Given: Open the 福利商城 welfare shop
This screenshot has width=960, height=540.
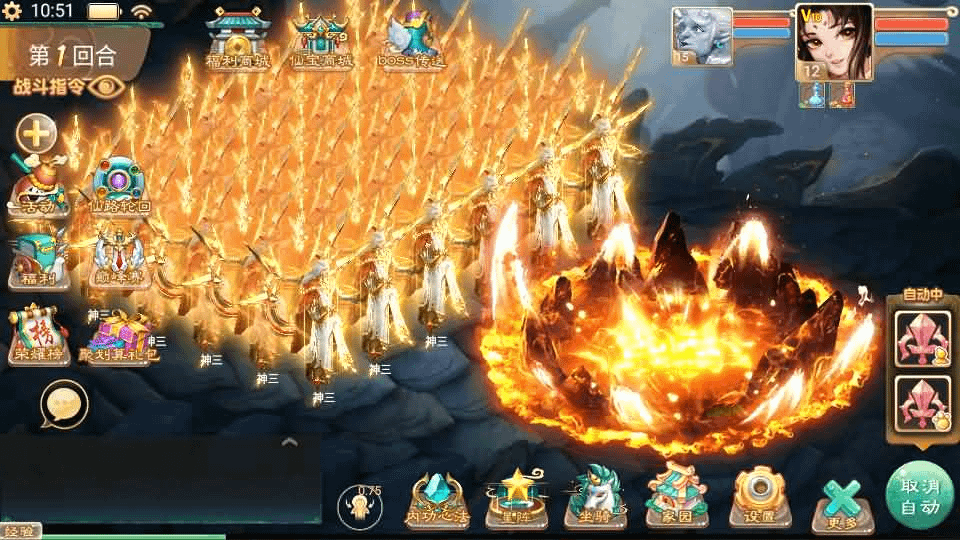Looking at the screenshot, I should click(x=237, y=38).
